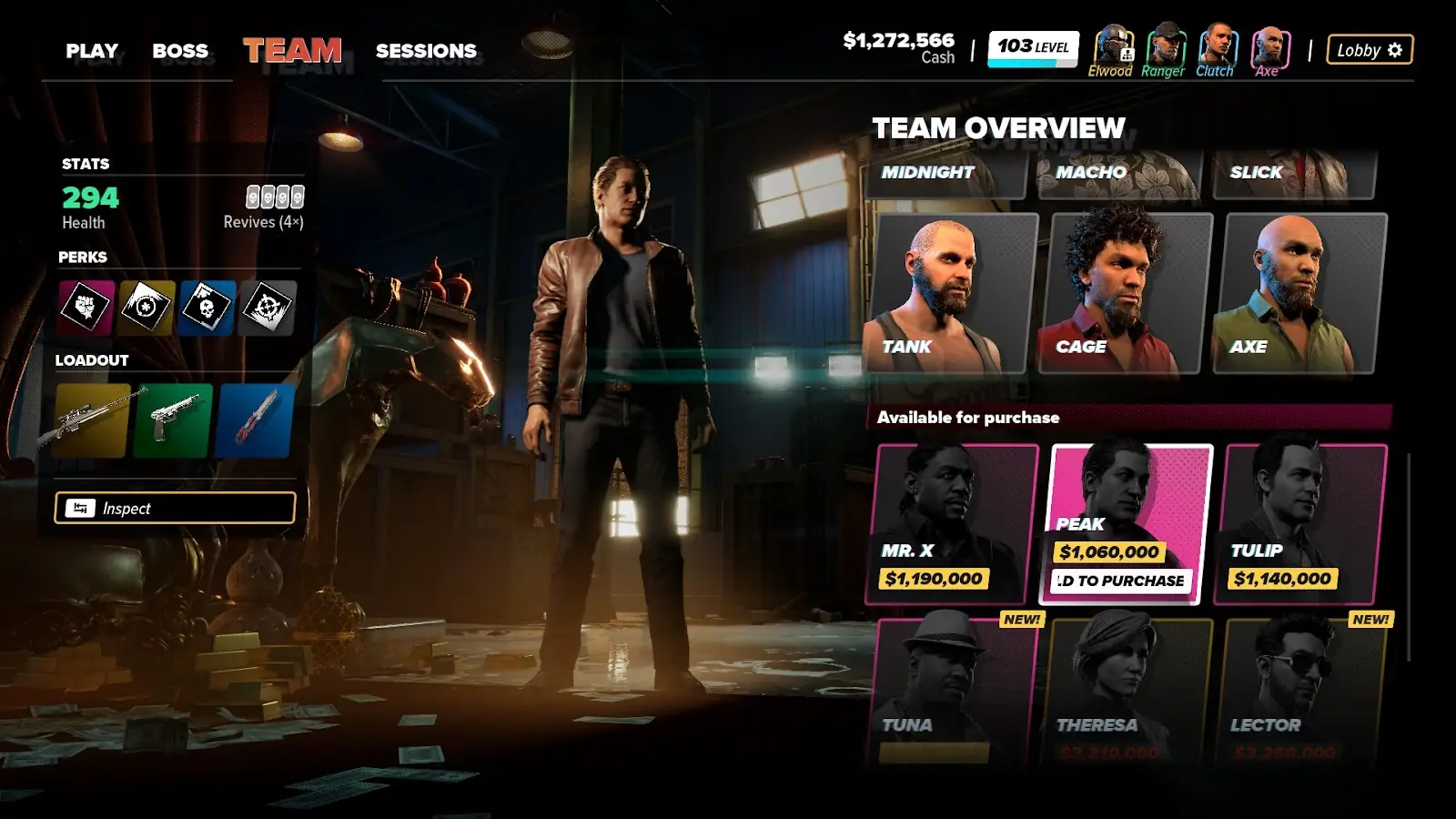Pick the Axe crew member card

click(1300, 293)
